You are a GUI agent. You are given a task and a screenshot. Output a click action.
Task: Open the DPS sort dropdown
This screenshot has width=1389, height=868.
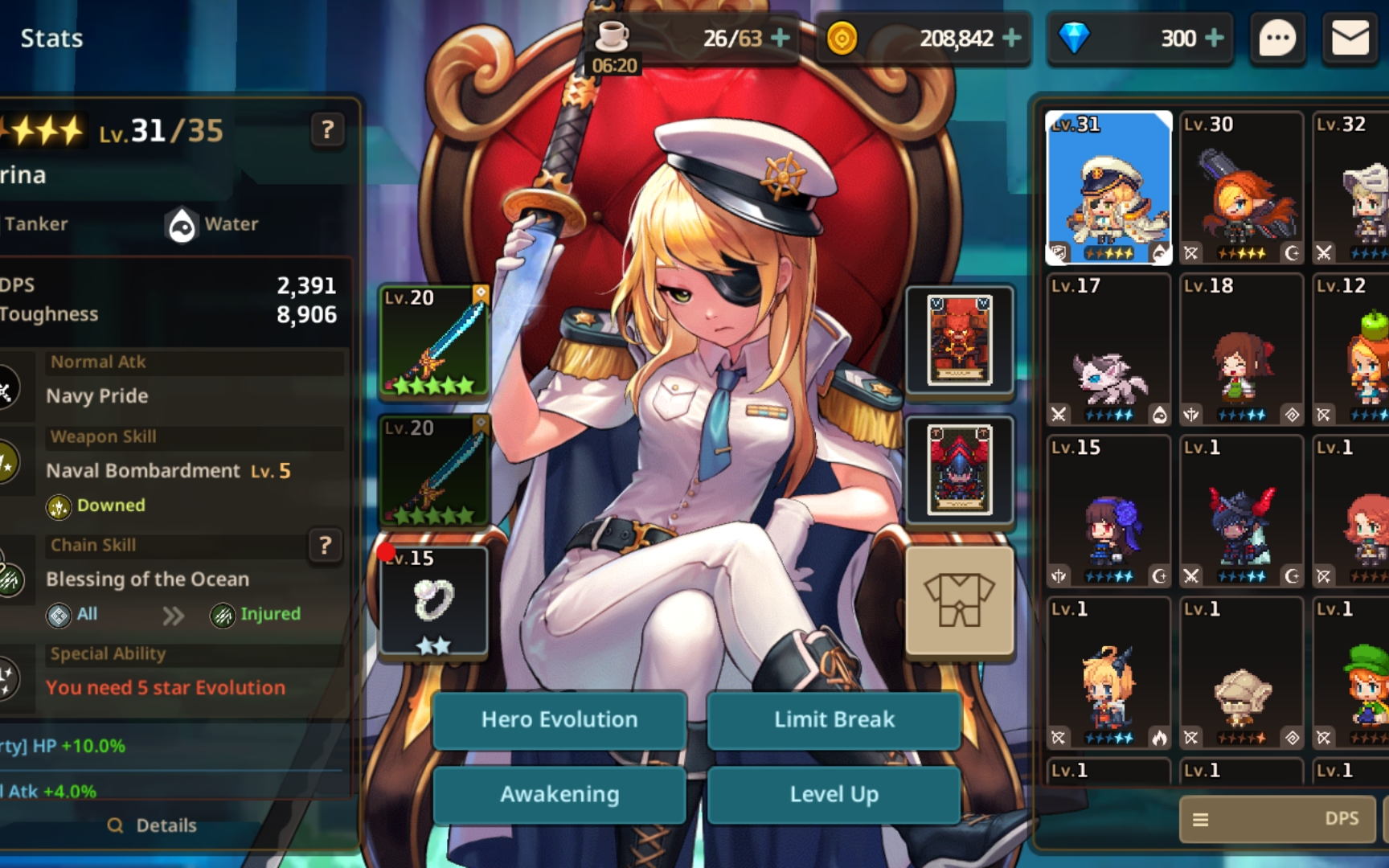click(x=1276, y=819)
